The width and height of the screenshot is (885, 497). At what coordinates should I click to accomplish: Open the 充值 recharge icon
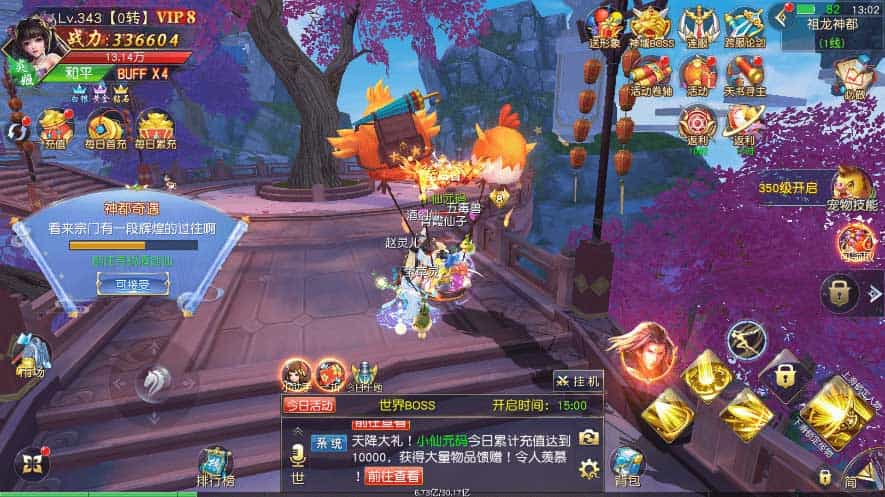coord(54,130)
